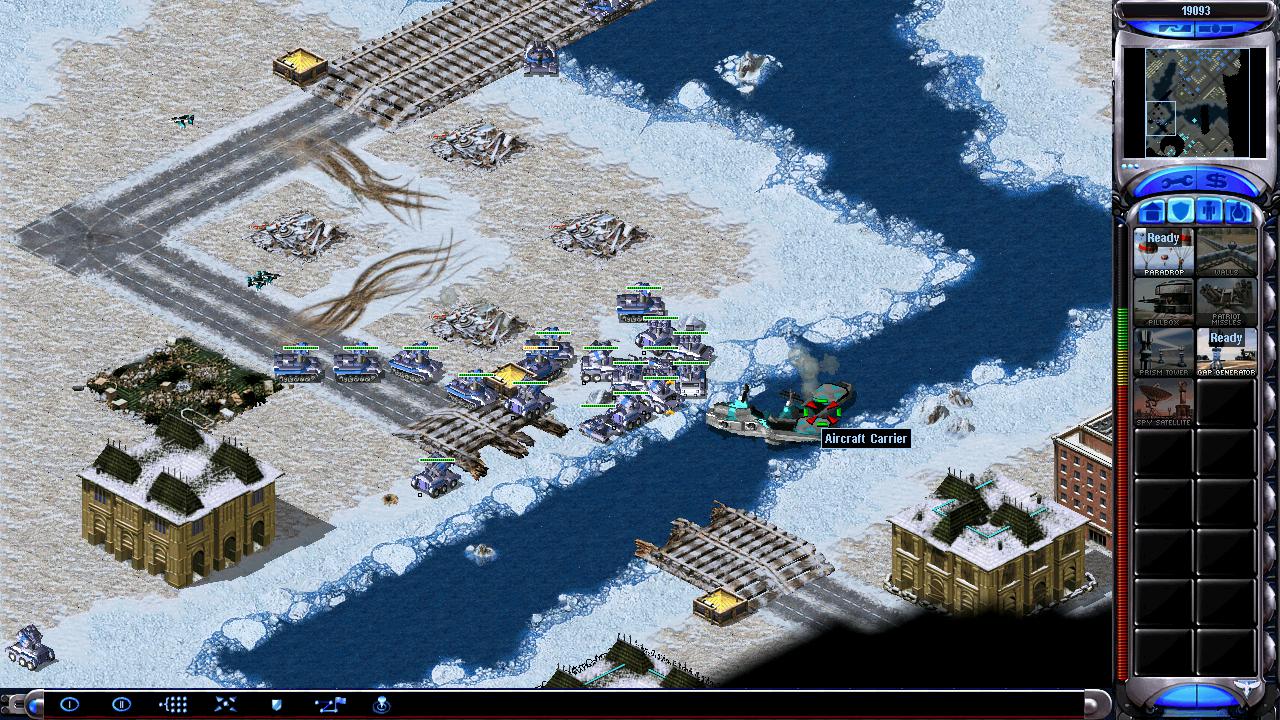Viewport: 1280px width, 720px height.
Task: Open the infantry build tab
Action: click(x=1210, y=212)
